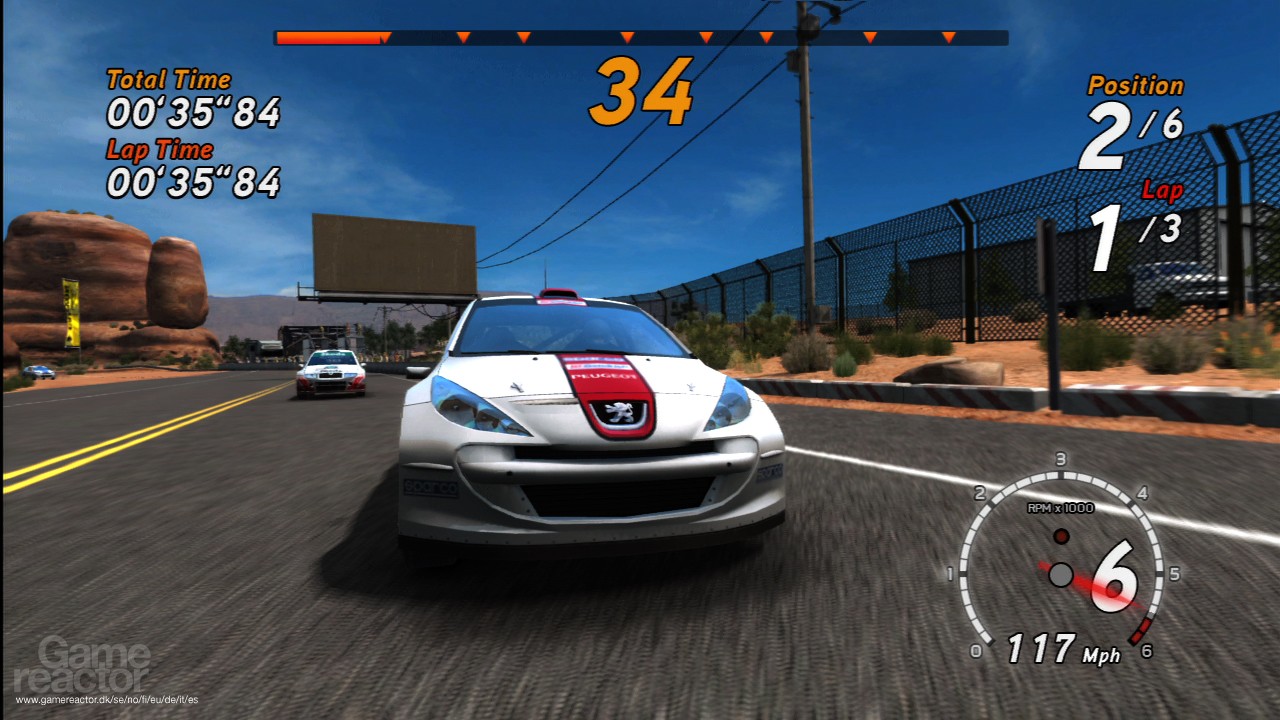The image size is (1280, 720).
Task: Select the Peugeot lion badge on the hood
Action: tap(620, 414)
